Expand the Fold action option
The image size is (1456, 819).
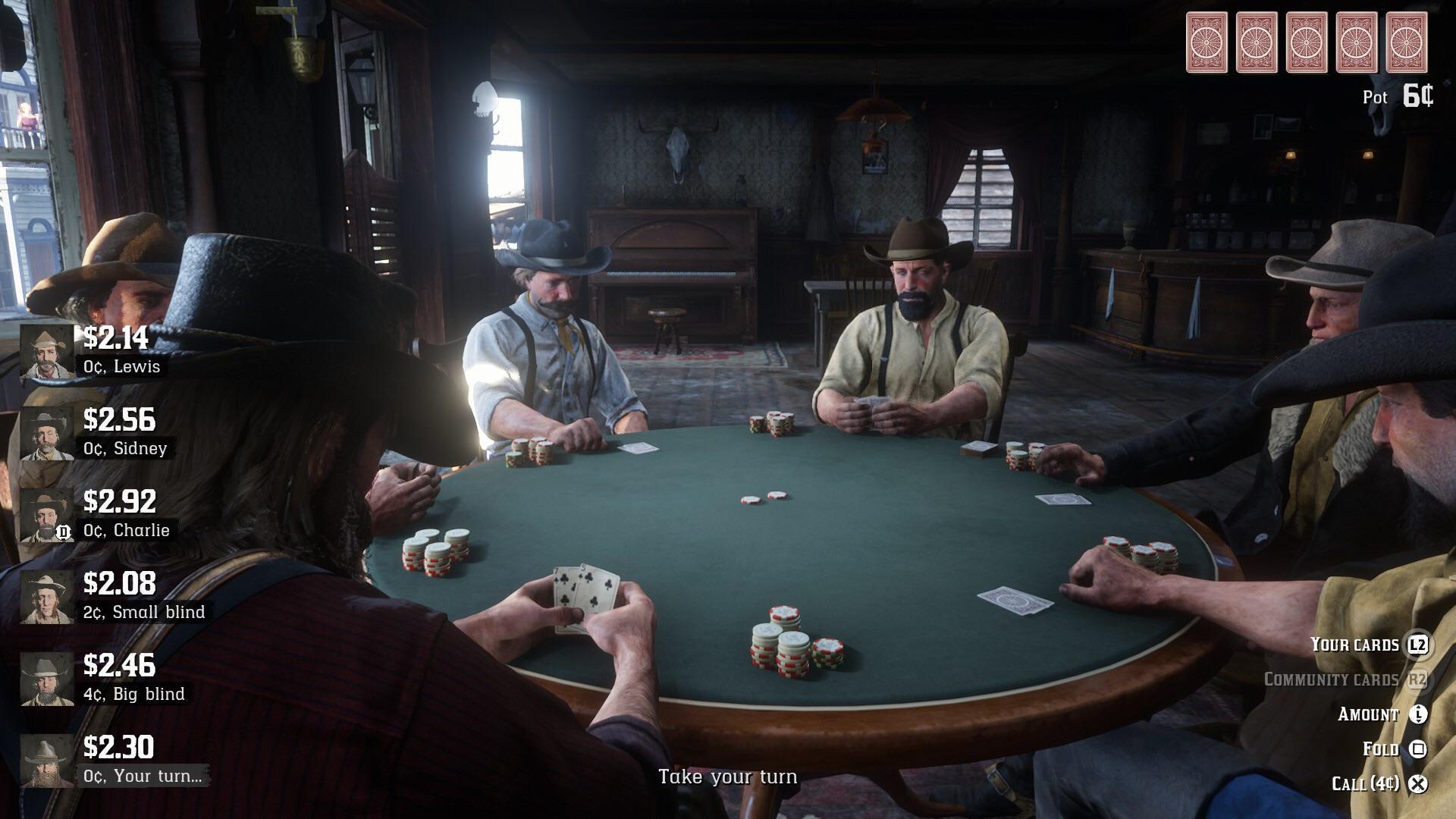[1382, 748]
